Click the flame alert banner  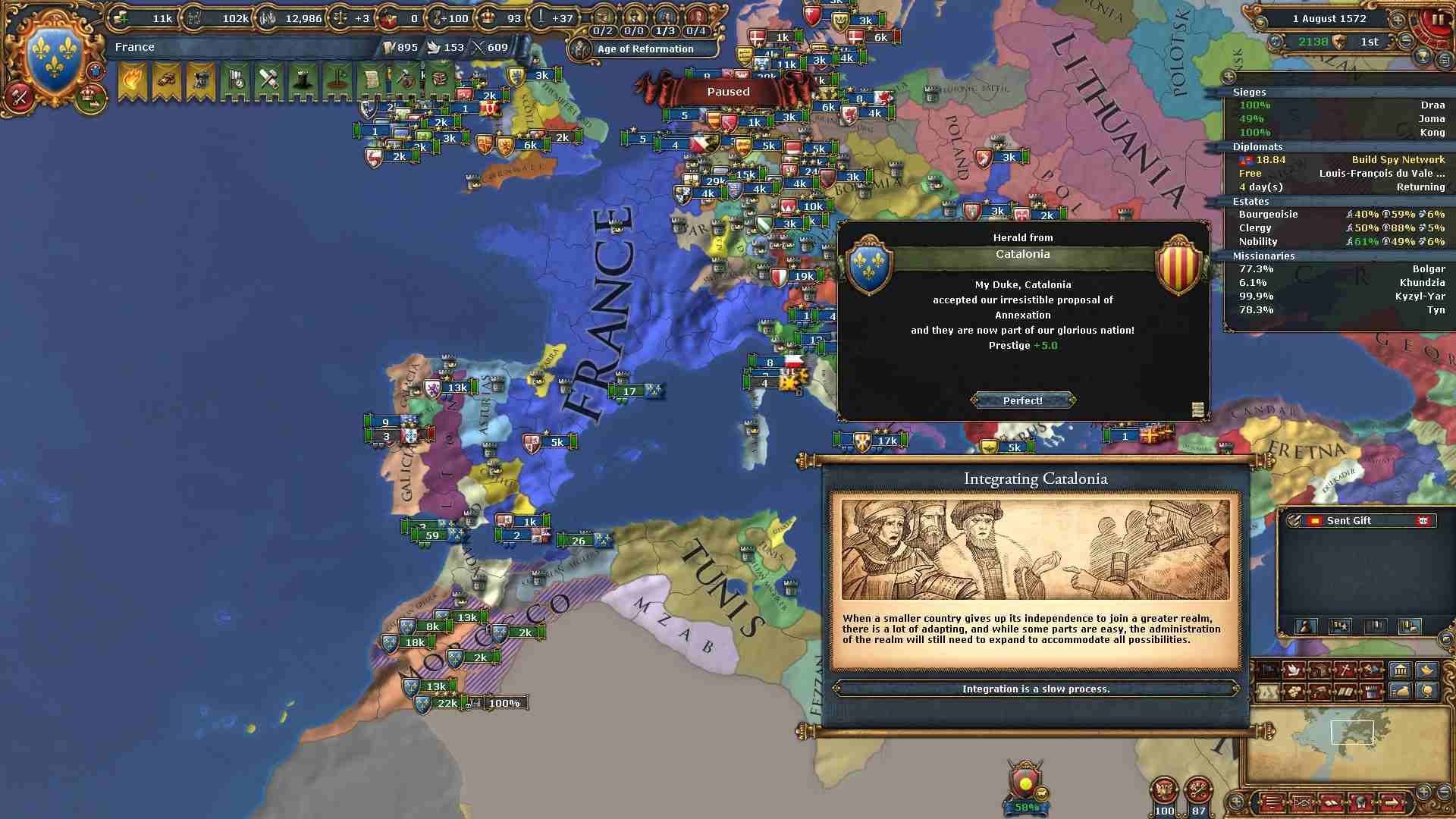(x=132, y=80)
